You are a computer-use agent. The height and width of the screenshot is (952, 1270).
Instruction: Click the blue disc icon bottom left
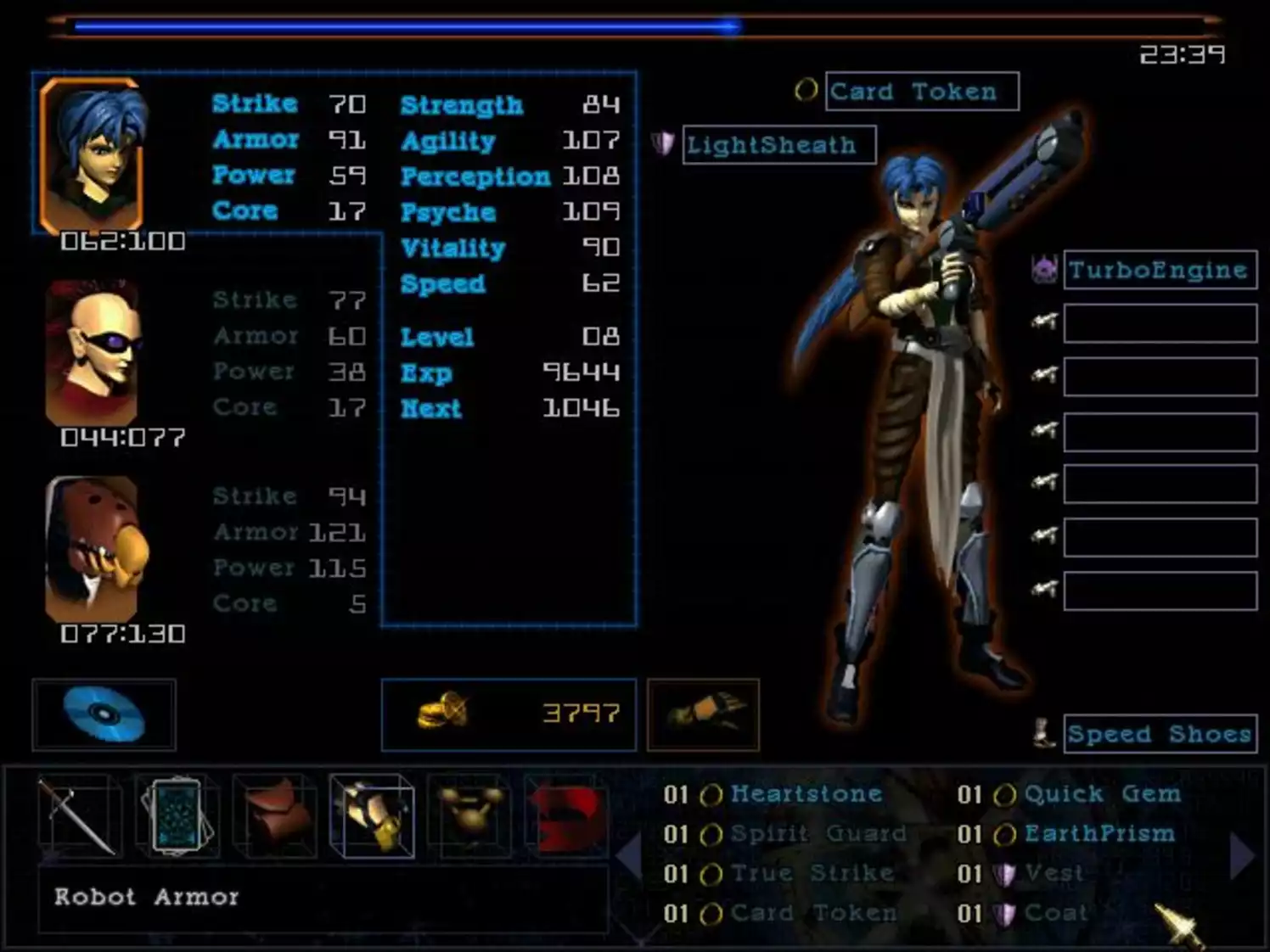104,714
